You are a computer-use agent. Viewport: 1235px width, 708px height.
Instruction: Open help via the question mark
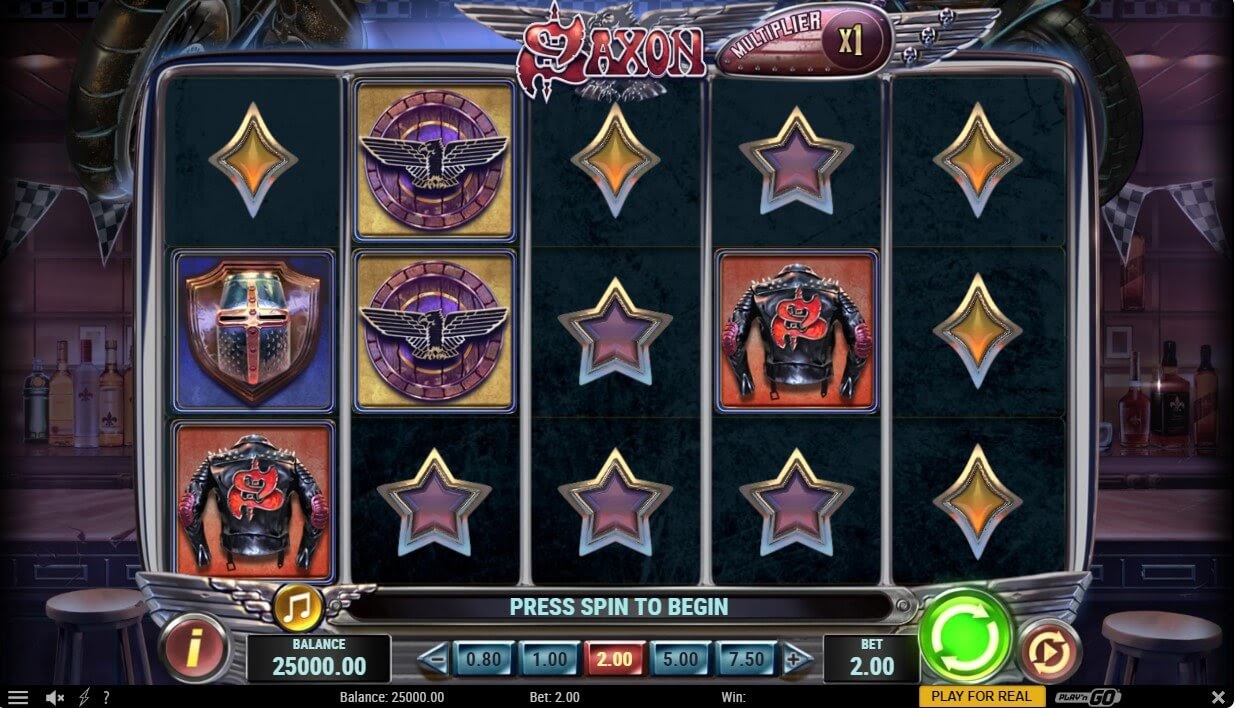point(106,697)
